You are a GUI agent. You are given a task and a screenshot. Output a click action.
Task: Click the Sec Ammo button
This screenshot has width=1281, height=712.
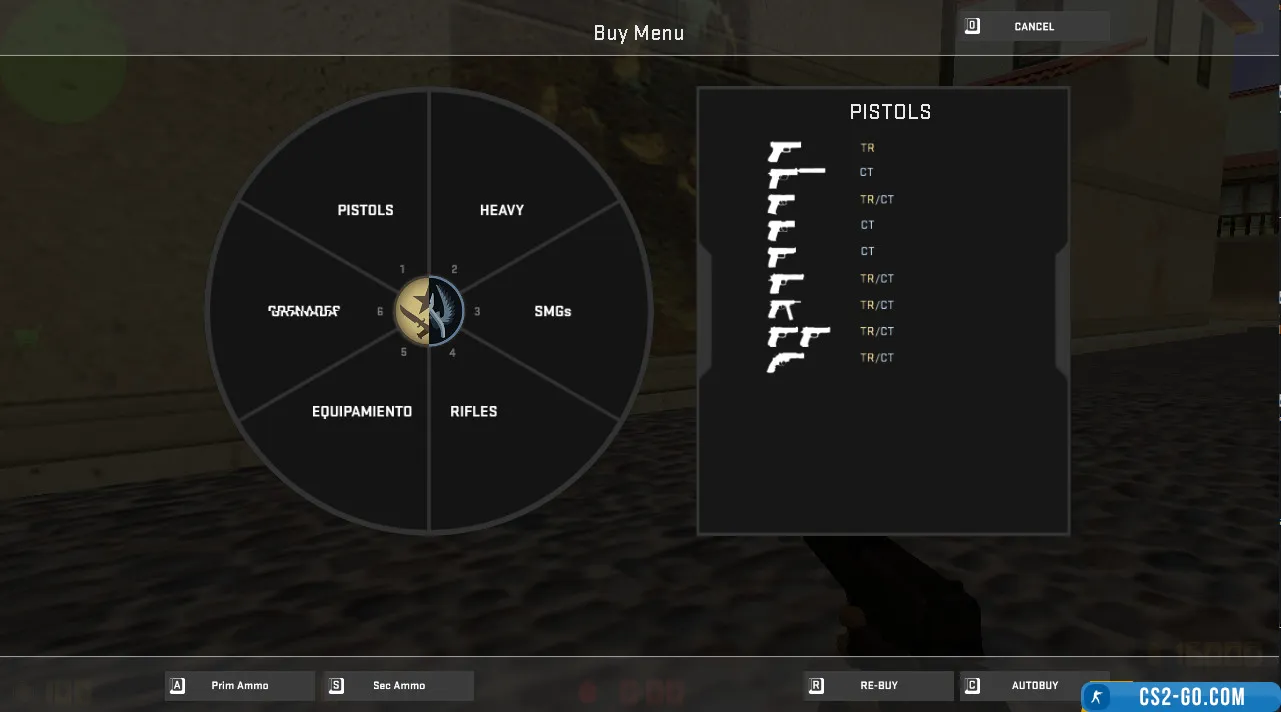pyautogui.click(x=398, y=686)
